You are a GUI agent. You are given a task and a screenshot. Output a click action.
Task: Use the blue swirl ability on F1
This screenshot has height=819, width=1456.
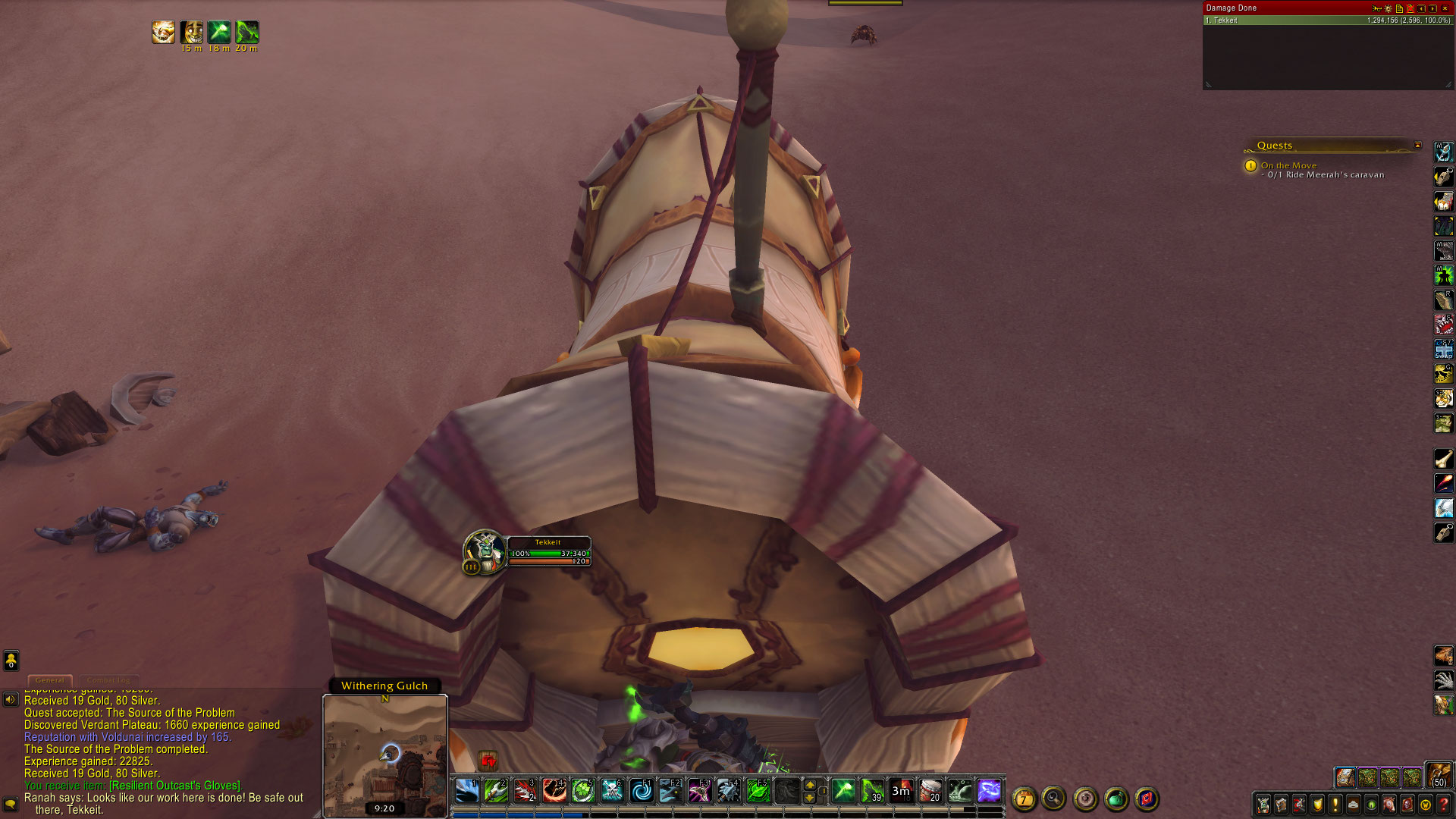641,791
